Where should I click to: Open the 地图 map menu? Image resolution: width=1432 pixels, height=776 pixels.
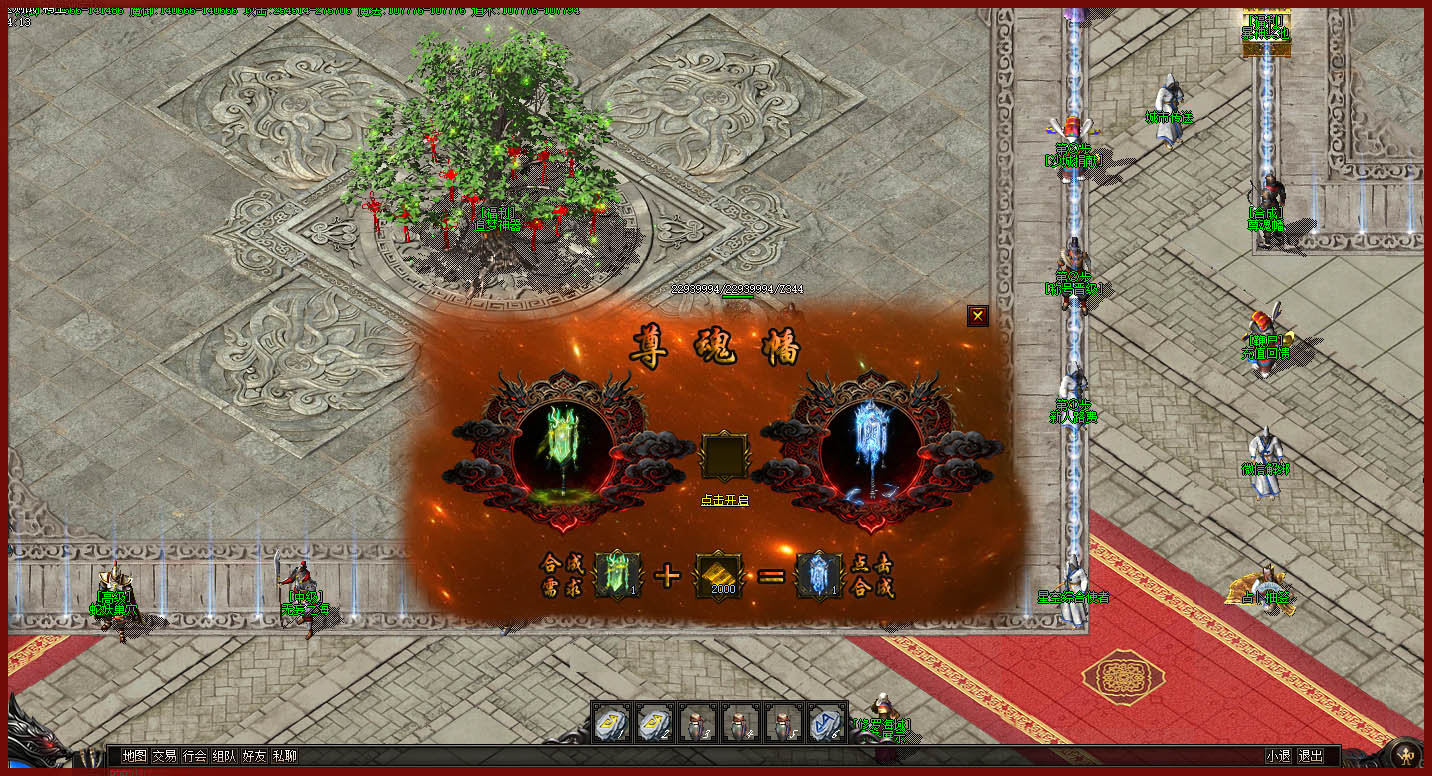[x=134, y=756]
